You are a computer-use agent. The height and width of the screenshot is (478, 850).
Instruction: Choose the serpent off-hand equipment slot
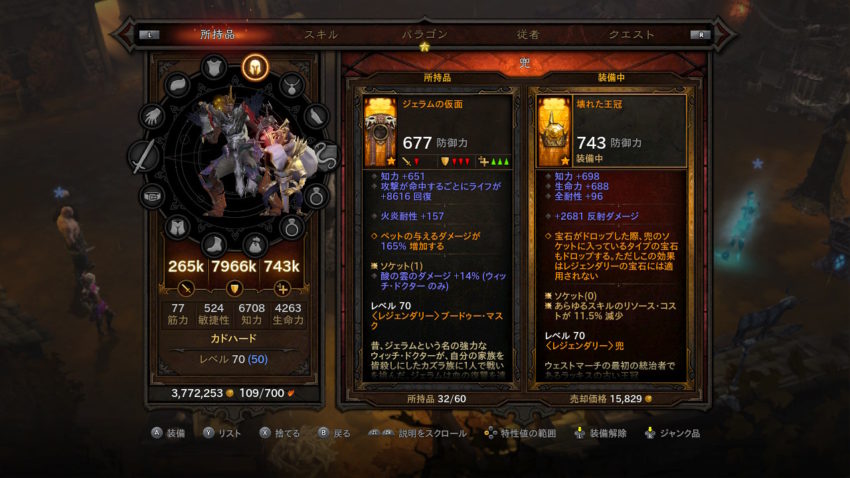[x=324, y=156]
